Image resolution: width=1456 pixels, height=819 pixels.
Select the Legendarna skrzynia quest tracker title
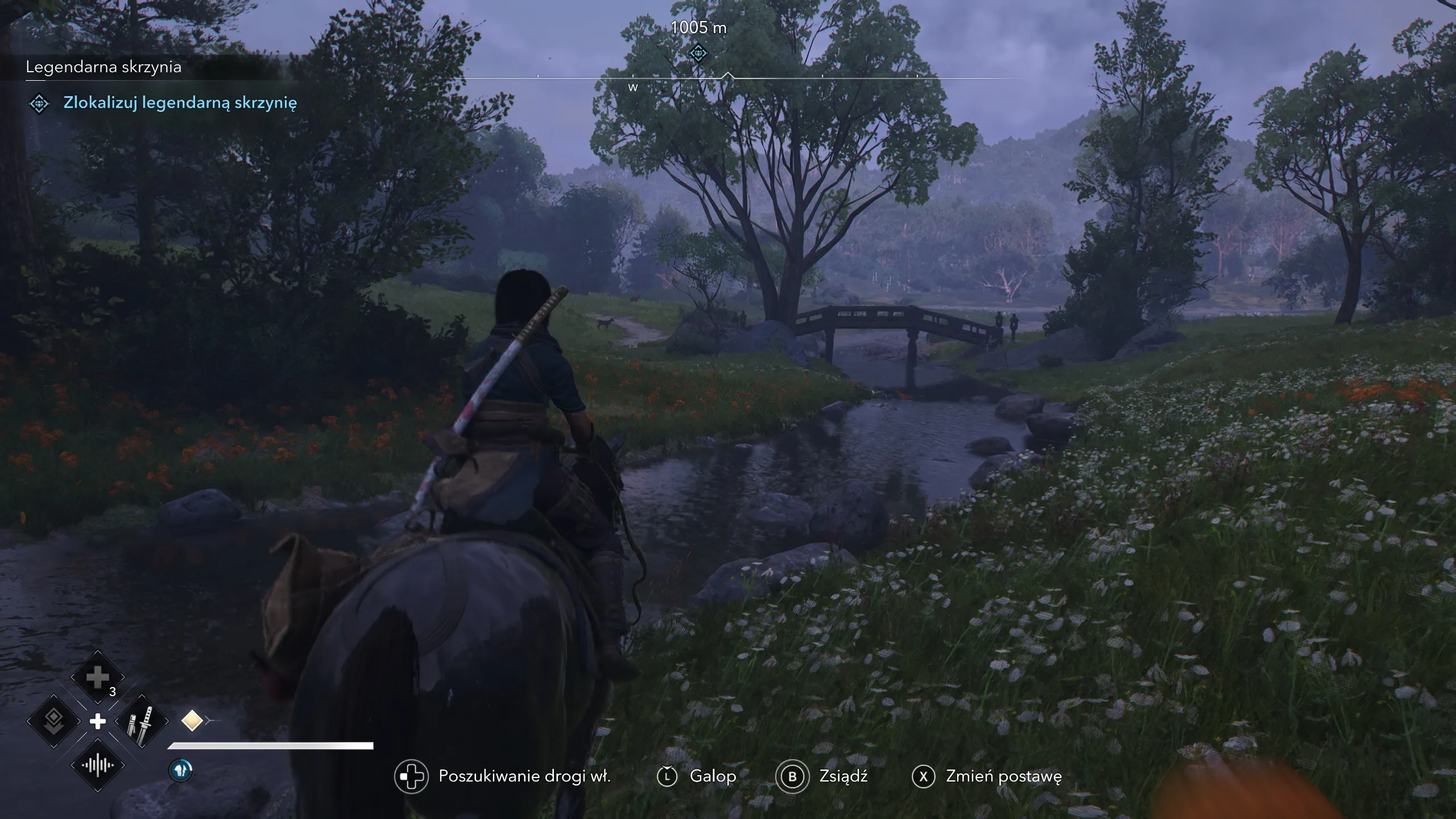pyautogui.click(x=104, y=67)
